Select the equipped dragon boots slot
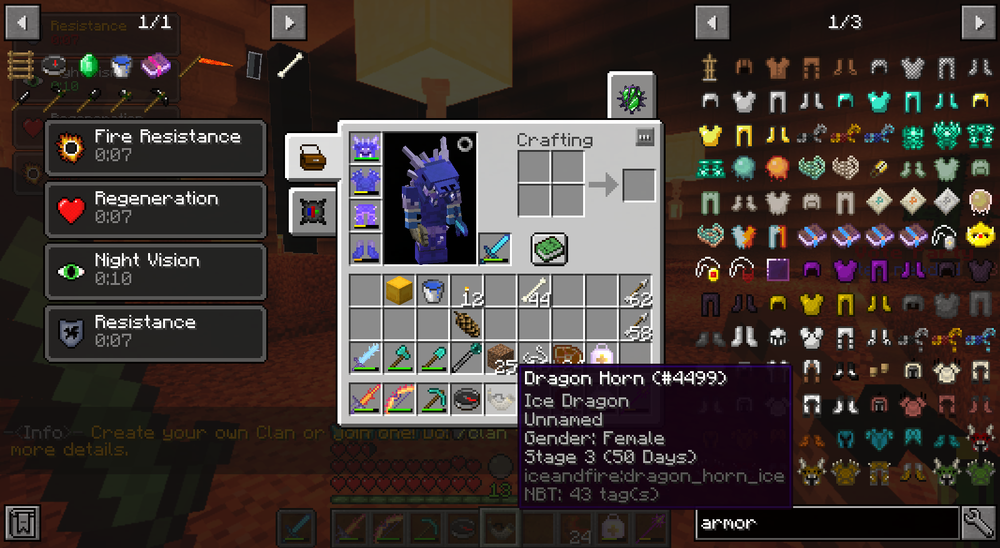The image size is (1000, 548). [365, 249]
